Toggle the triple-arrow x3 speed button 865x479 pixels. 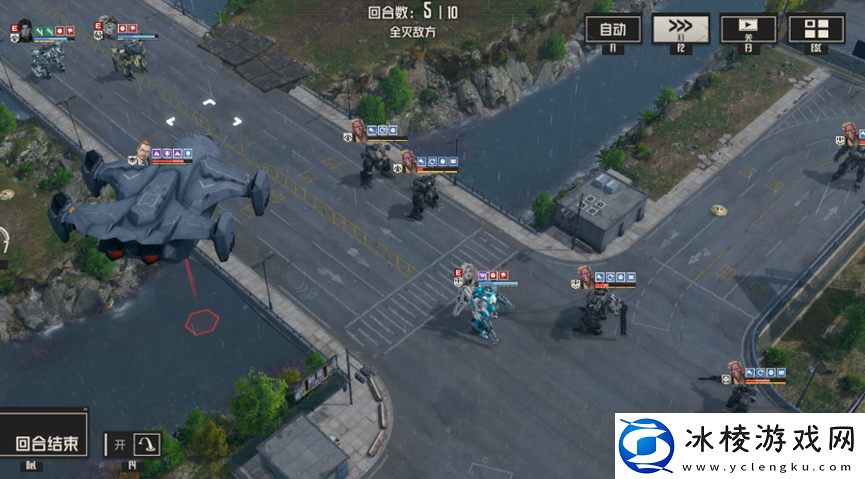(680, 29)
